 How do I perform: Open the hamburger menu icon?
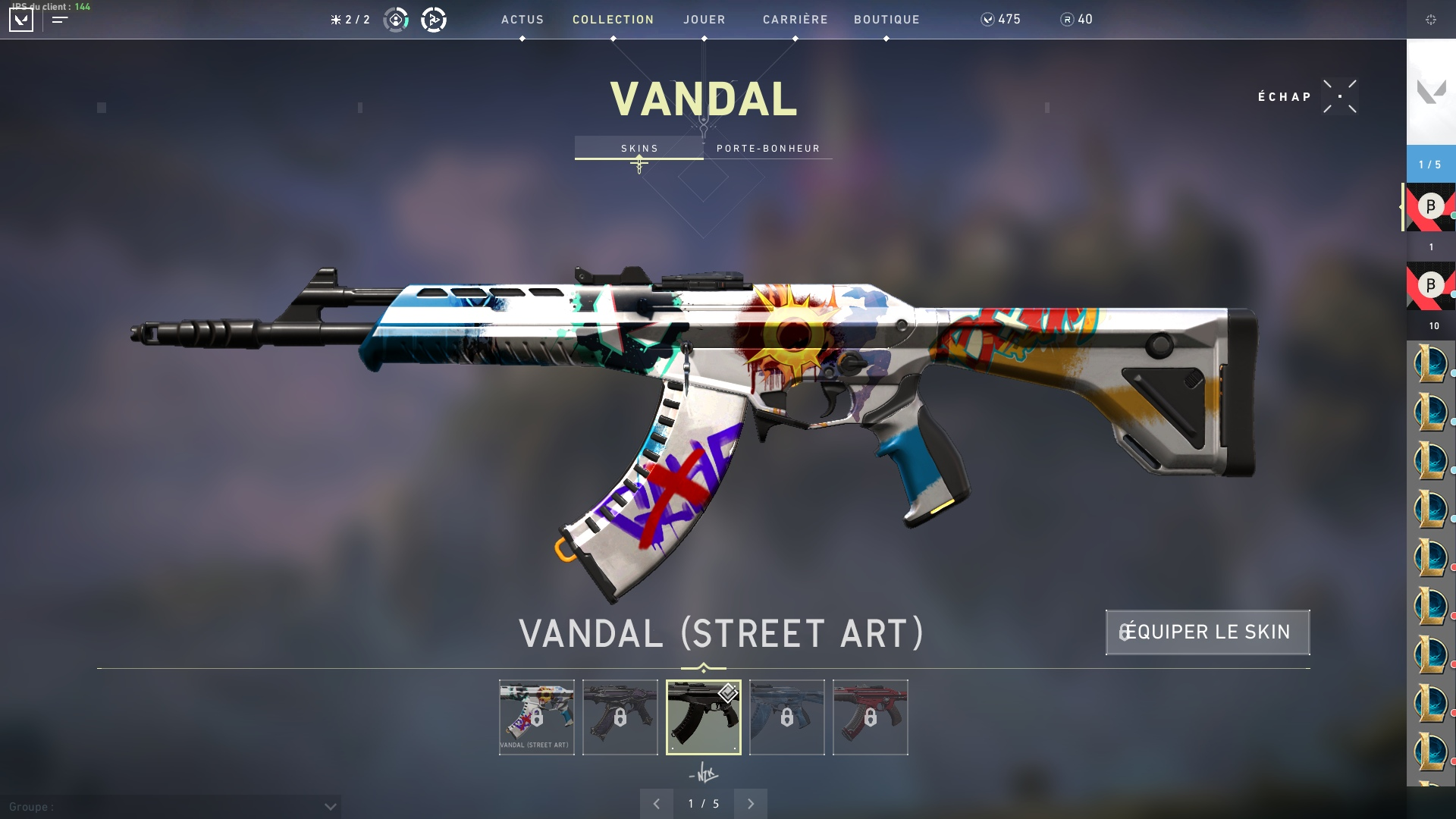coord(60,20)
